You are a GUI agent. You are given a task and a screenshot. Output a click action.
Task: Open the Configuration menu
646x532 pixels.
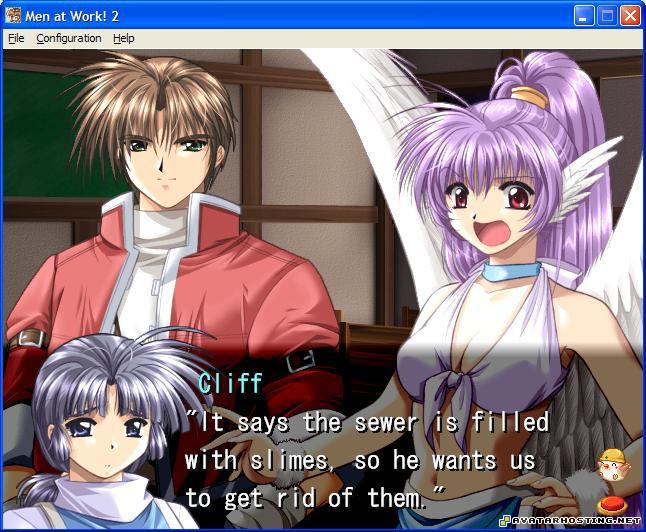(69, 38)
